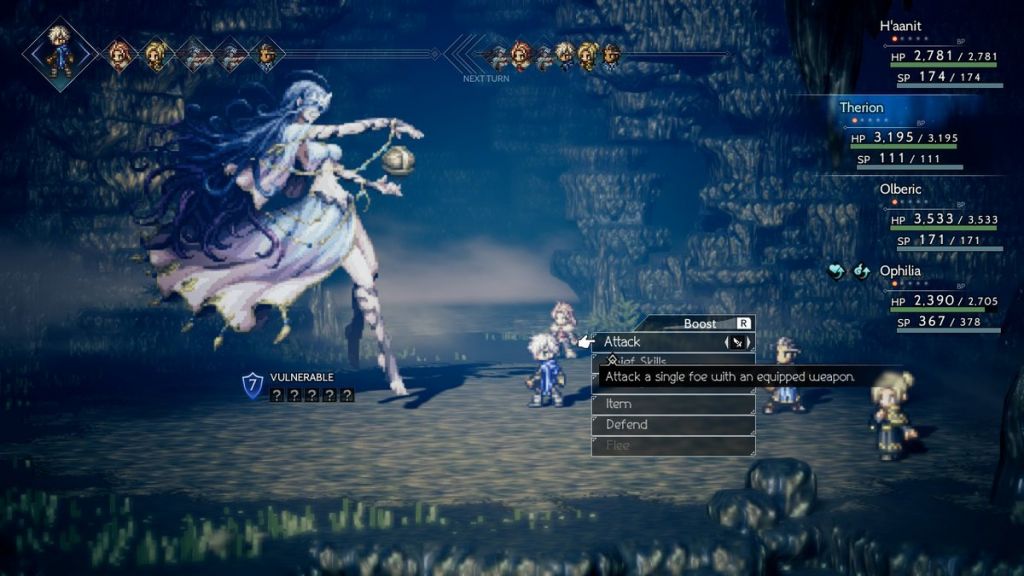Click the enemy's shield points icon

tap(253, 385)
